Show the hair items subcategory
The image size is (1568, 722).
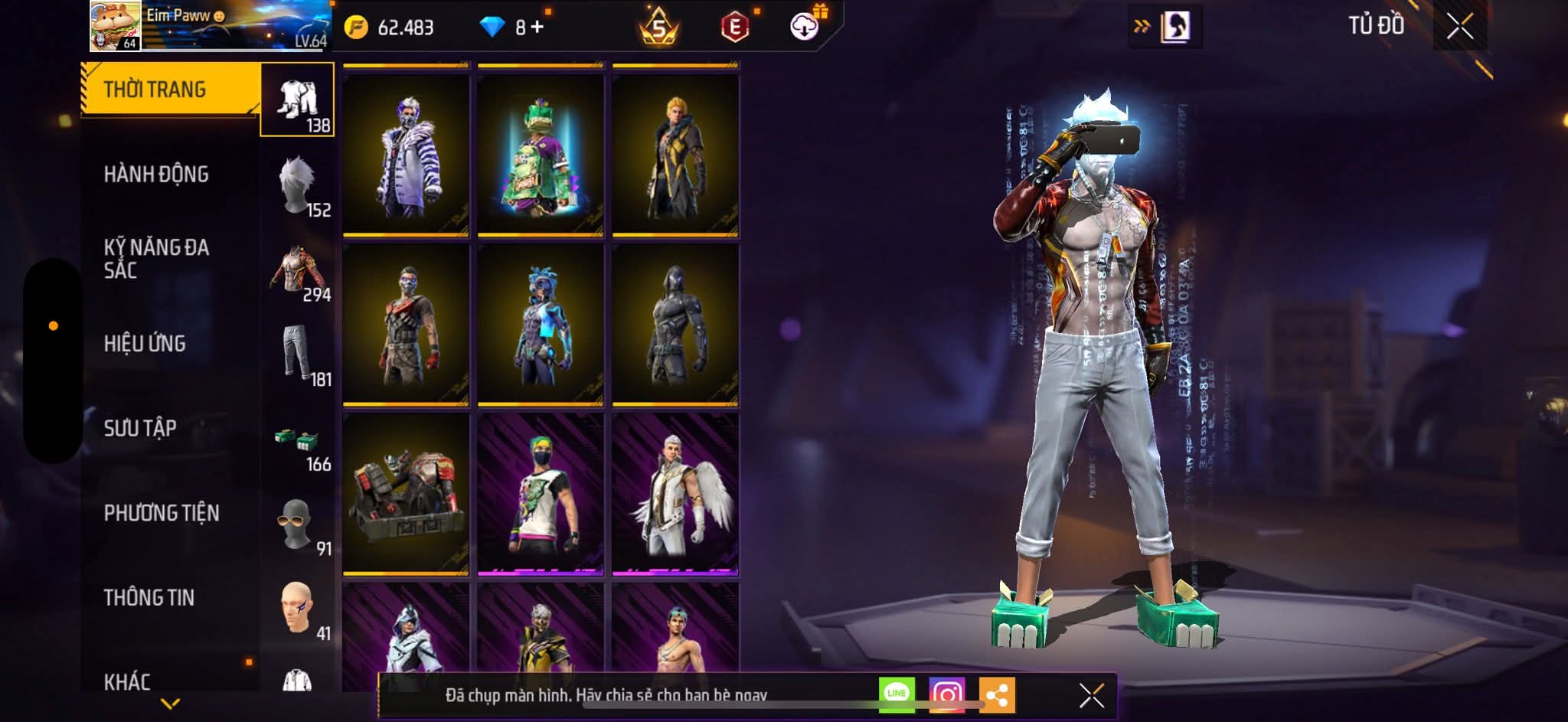click(x=298, y=185)
